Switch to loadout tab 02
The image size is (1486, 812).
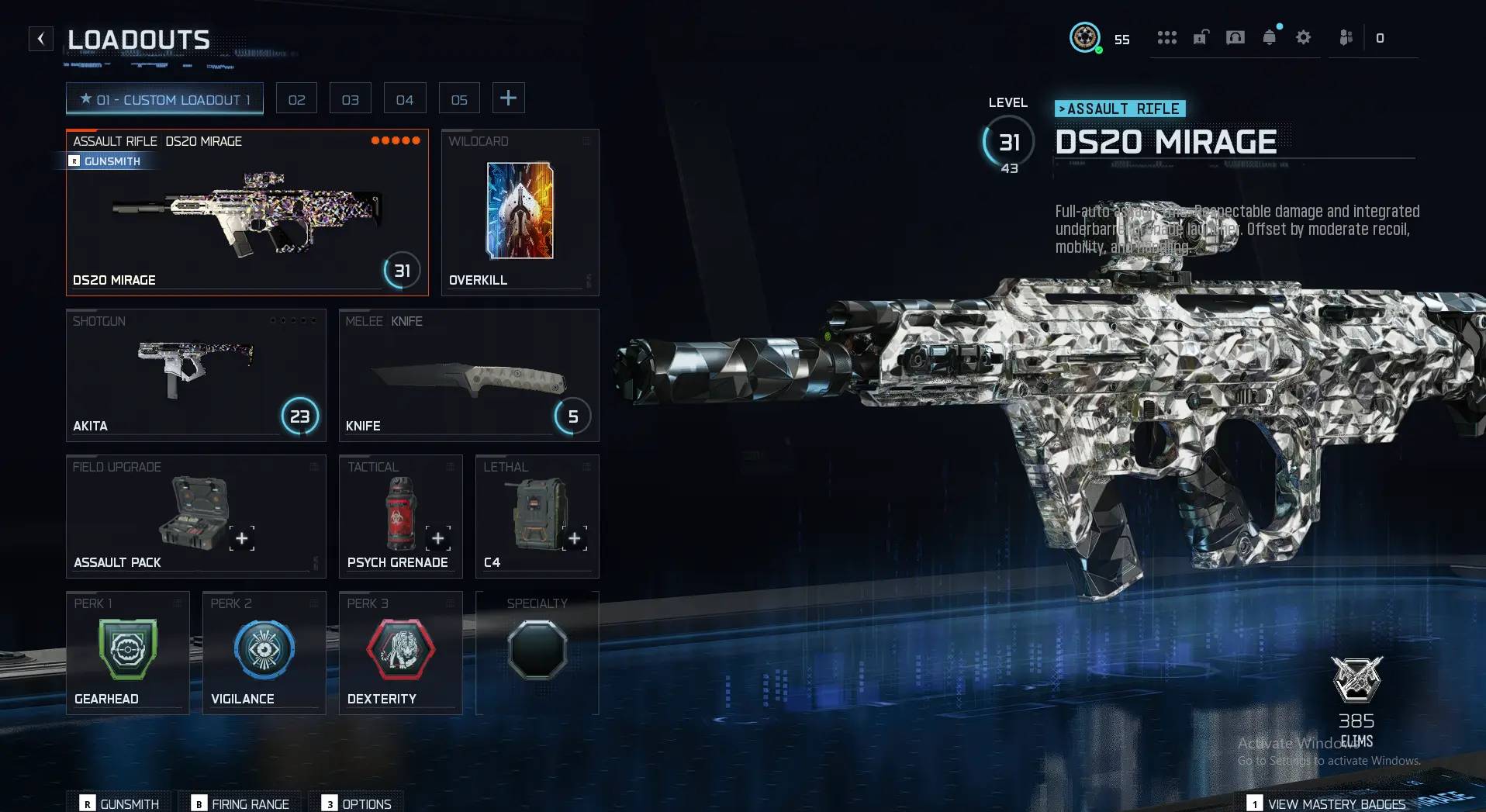point(296,98)
